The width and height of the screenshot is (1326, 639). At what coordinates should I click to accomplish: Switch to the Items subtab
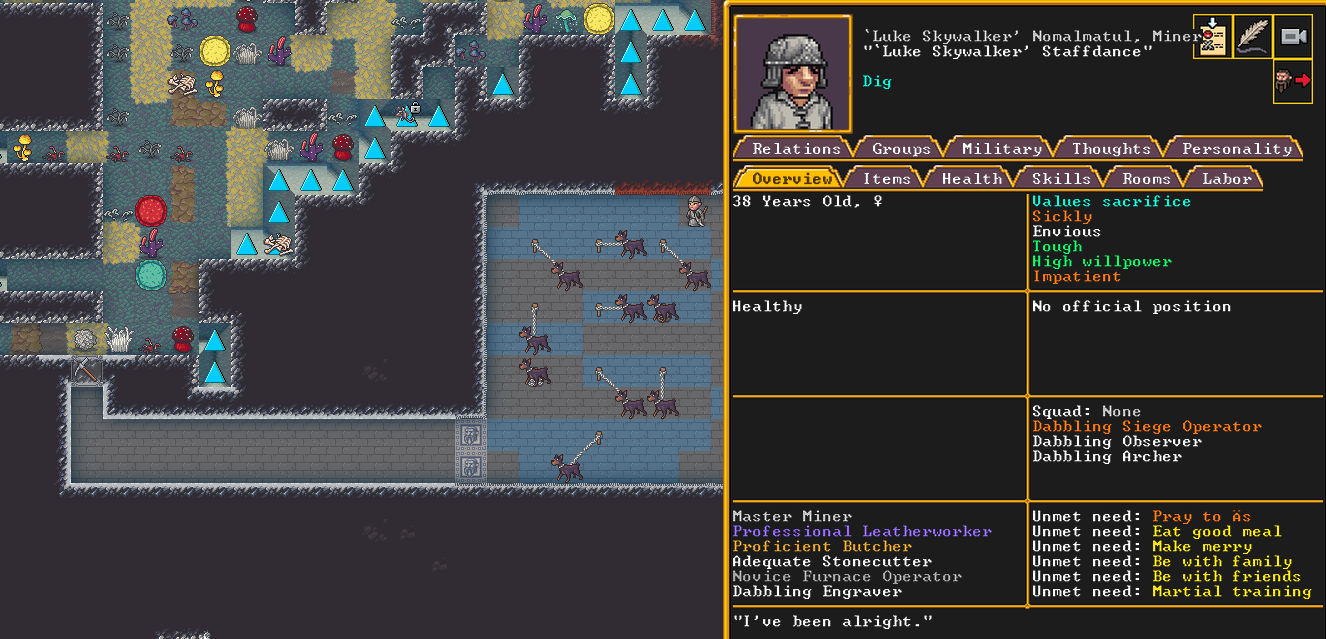point(886,179)
